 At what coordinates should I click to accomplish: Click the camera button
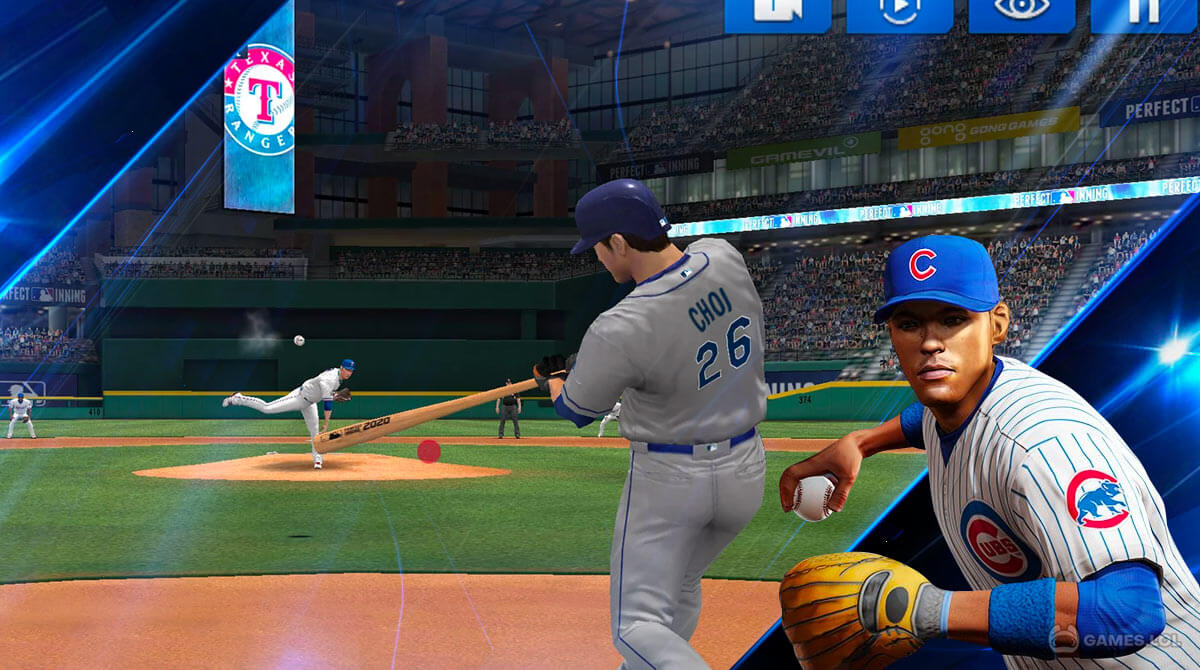pyautogui.click(x=777, y=14)
